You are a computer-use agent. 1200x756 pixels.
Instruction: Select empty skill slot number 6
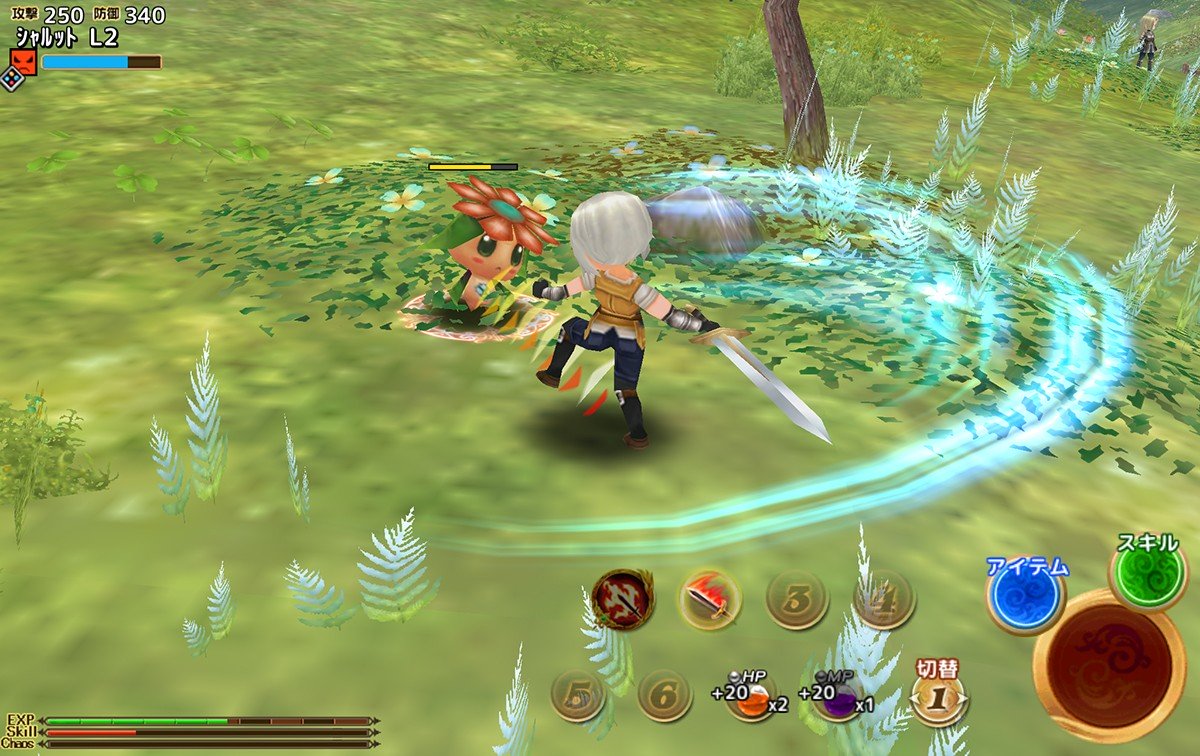[x=664, y=695]
